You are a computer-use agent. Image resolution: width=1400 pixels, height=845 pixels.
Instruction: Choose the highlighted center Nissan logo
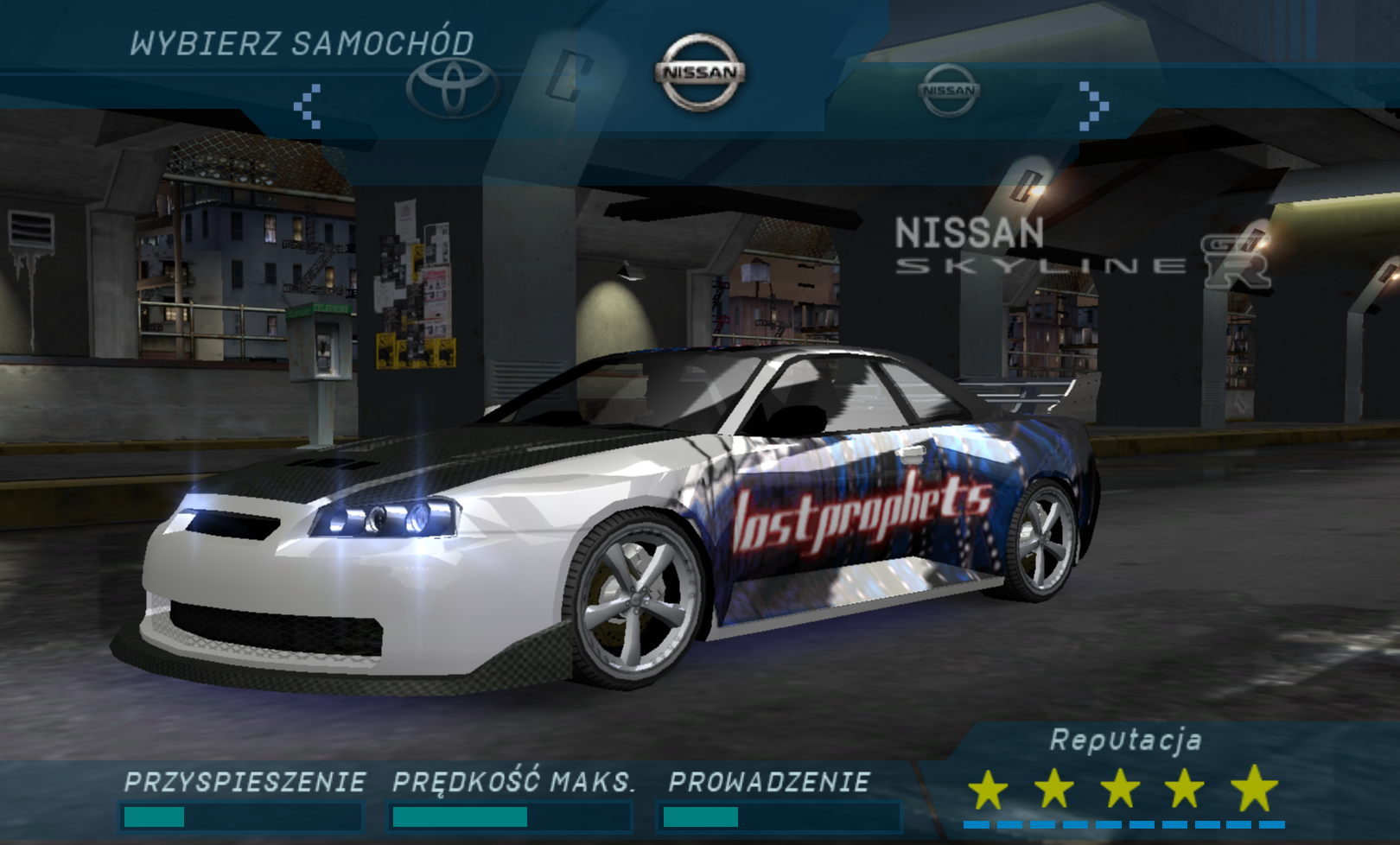tap(700, 73)
